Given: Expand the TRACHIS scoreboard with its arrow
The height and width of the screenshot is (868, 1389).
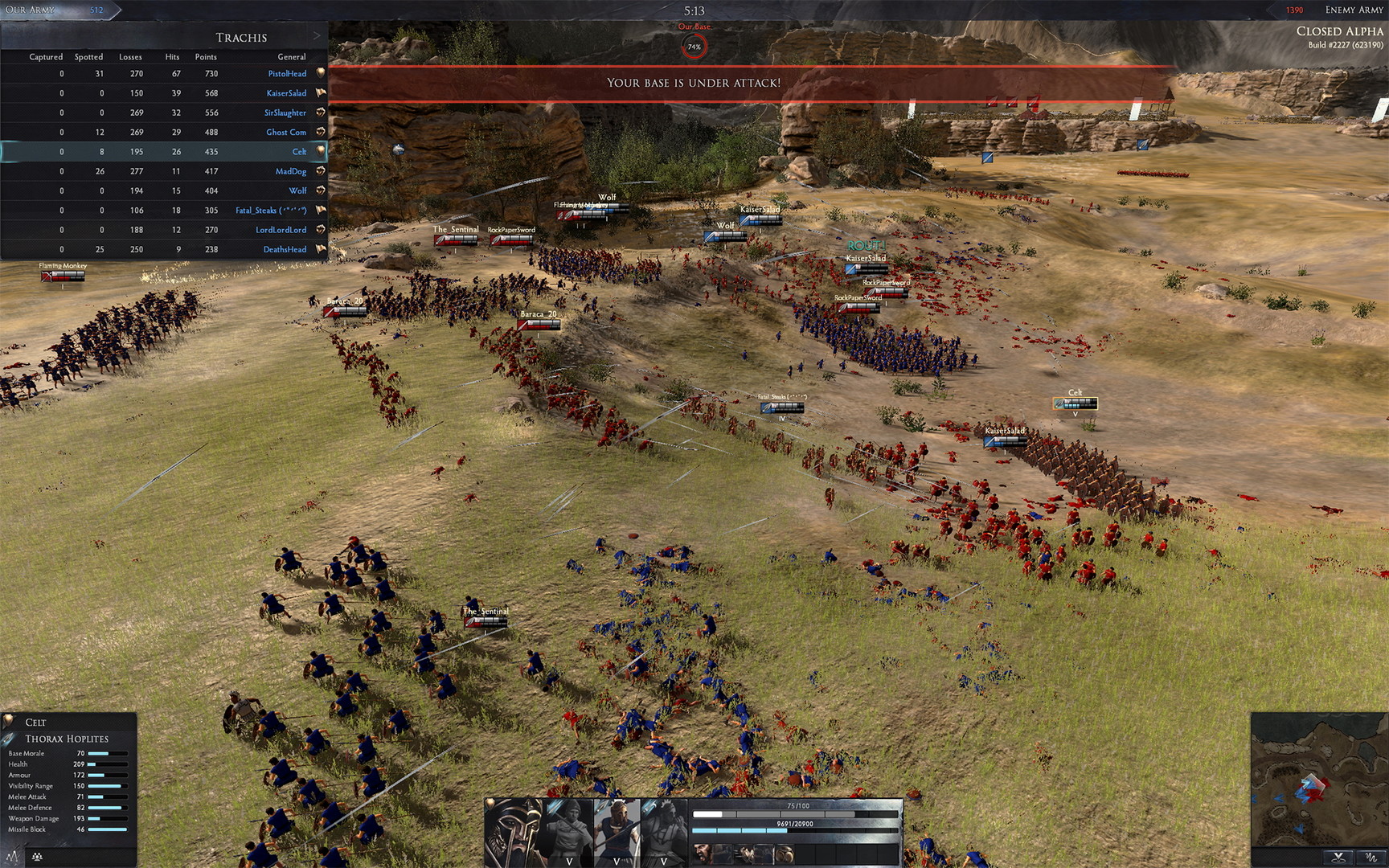Looking at the screenshot, I should pyautogui.click(x=319, y=36).
